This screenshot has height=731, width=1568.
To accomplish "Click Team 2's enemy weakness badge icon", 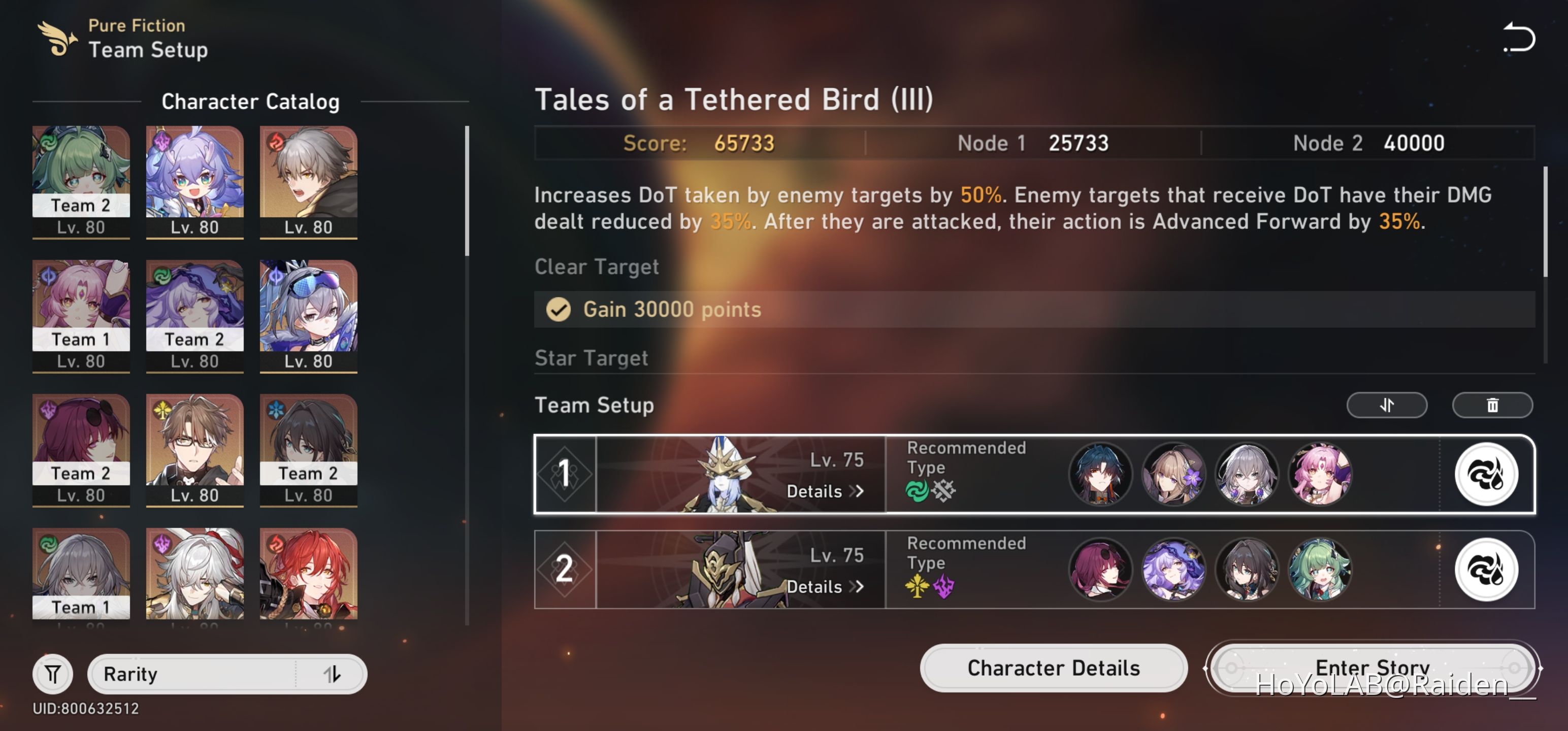I will [1486, 570].
